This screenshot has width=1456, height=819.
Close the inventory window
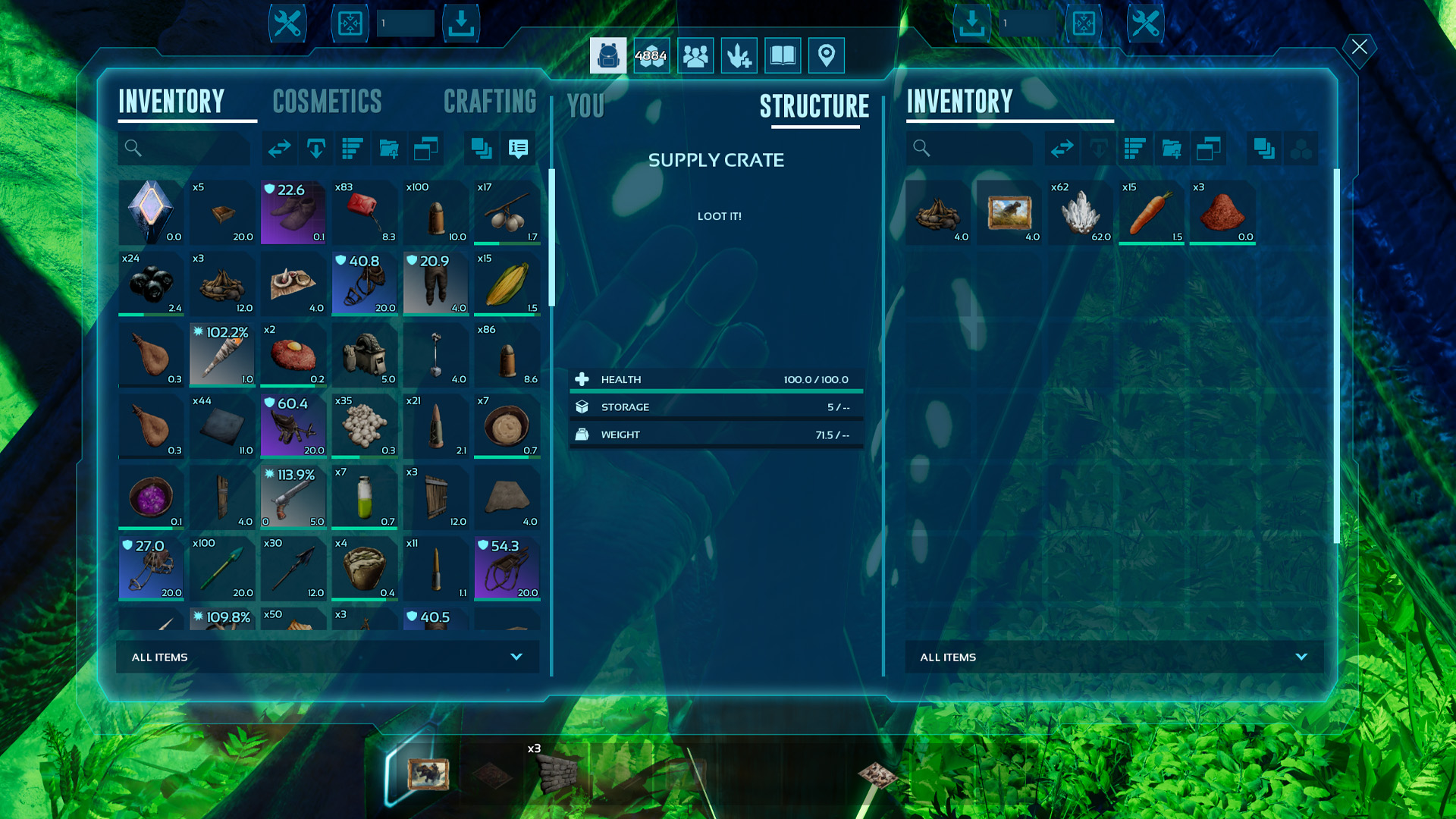(x=1359, y=47)
